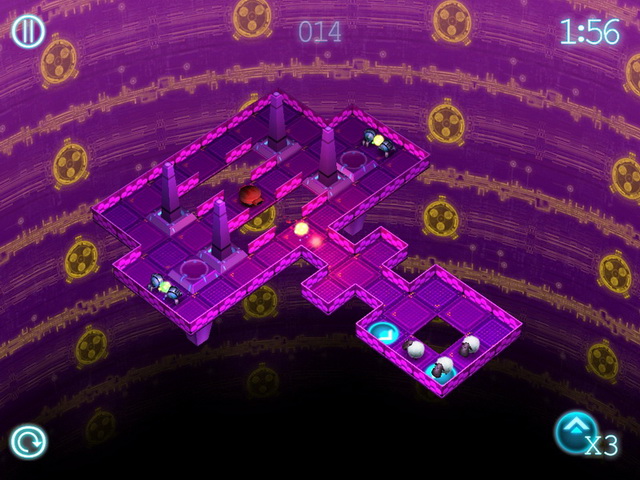Activate the jump ability icon showing x3
This screenshot has width=640, height=480.
click(x=577, y=434)
